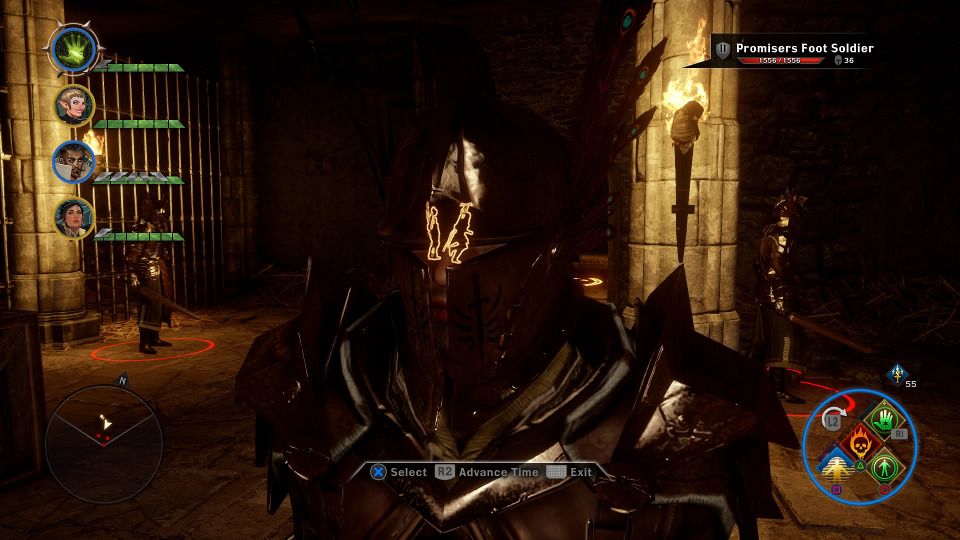Click the Promisers Foot Soldier target nameplate

795,52
